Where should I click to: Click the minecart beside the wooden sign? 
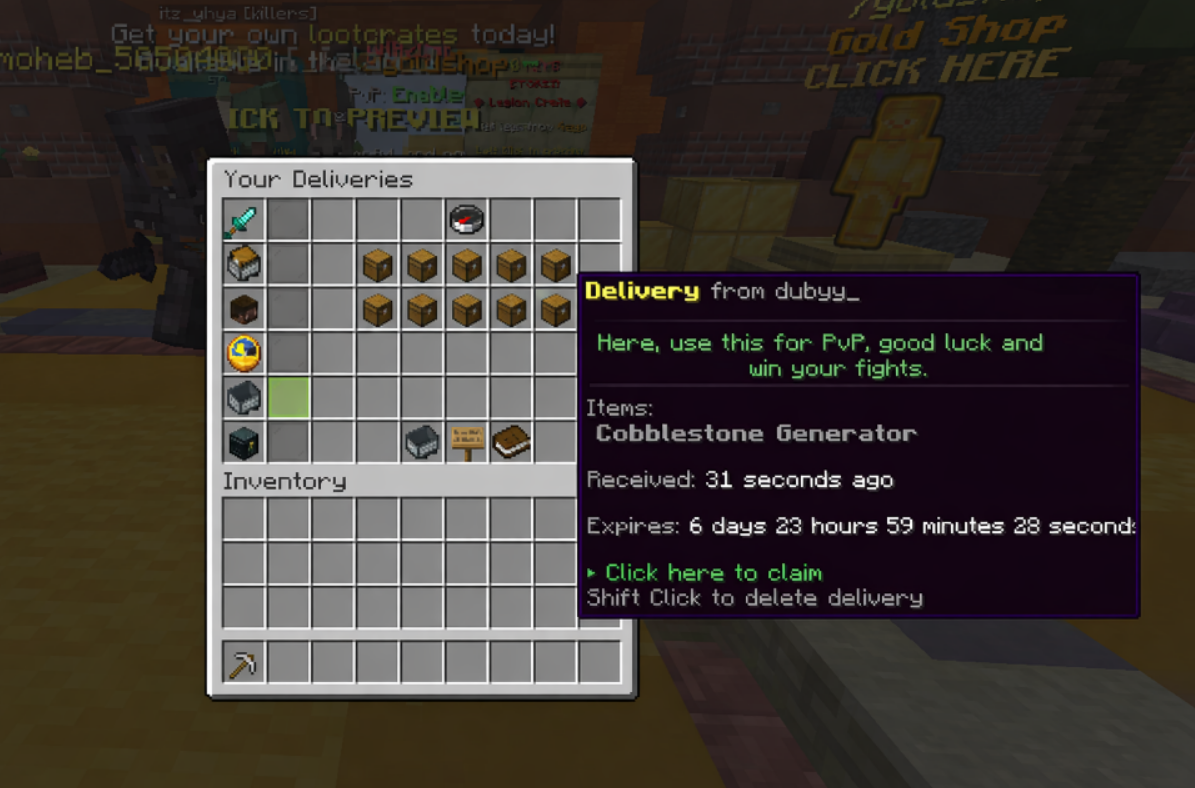pyautogui.click(x=422, y=441)
